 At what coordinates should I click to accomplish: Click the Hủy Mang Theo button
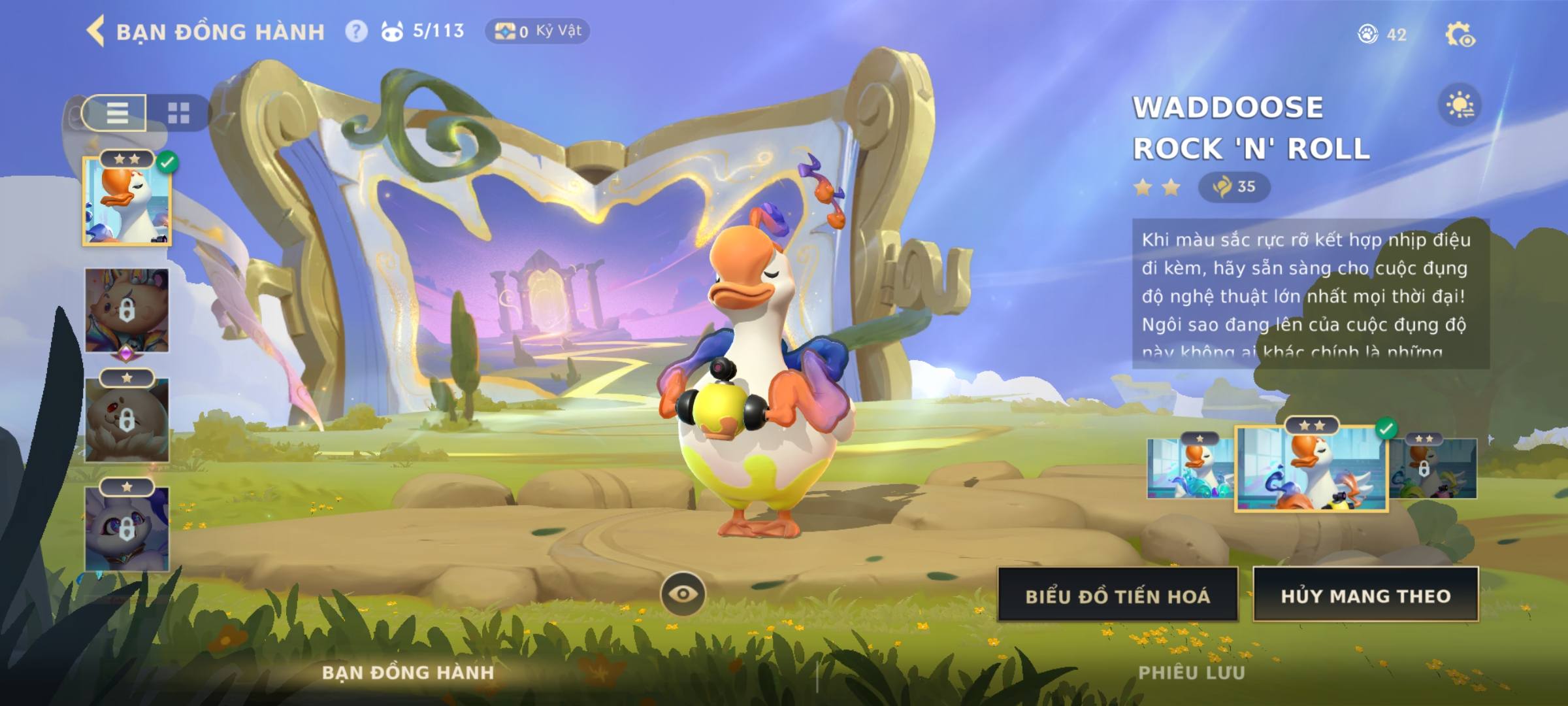(x=1365, y=595)
